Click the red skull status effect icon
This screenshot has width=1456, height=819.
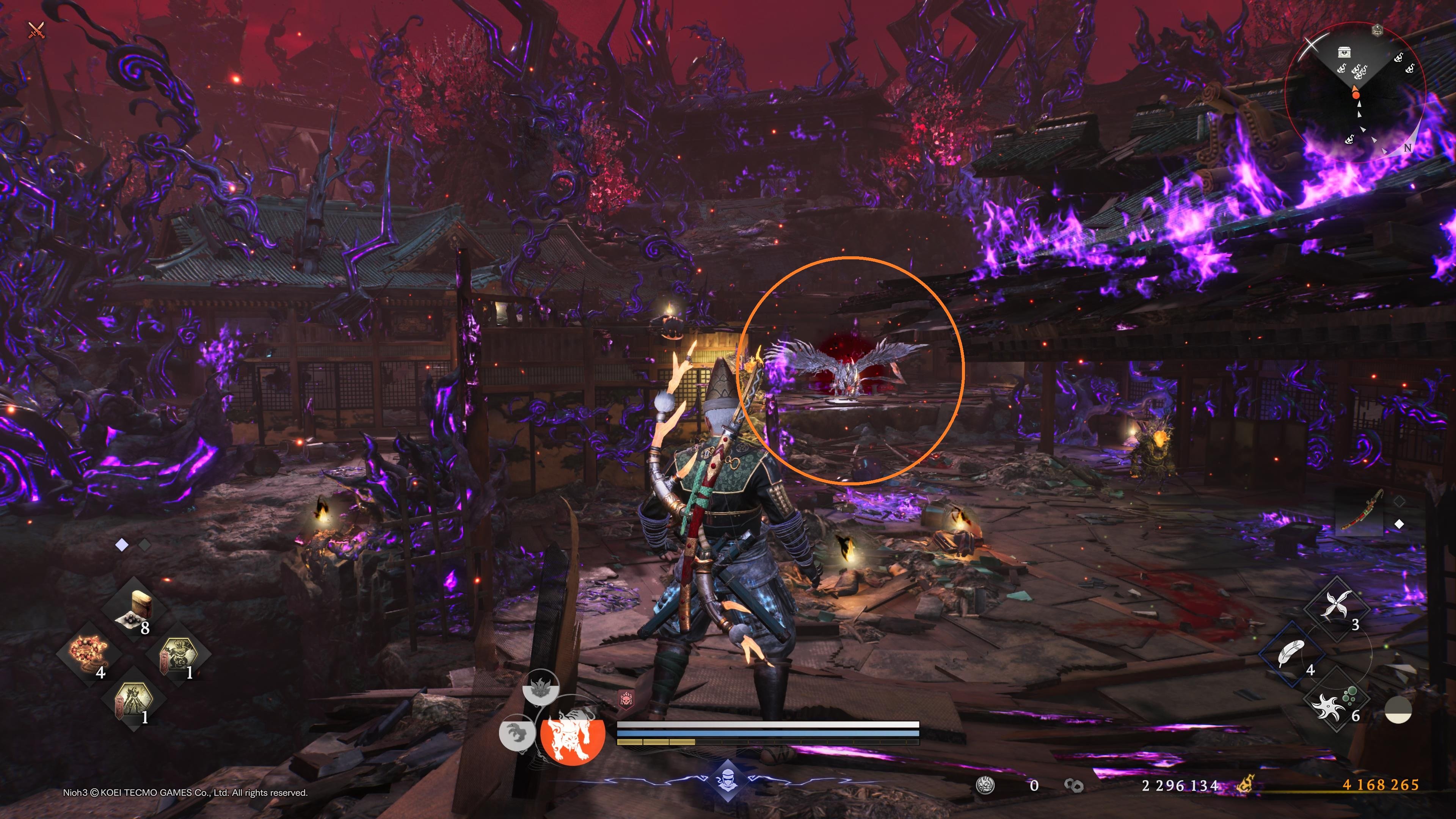(626, 700)
